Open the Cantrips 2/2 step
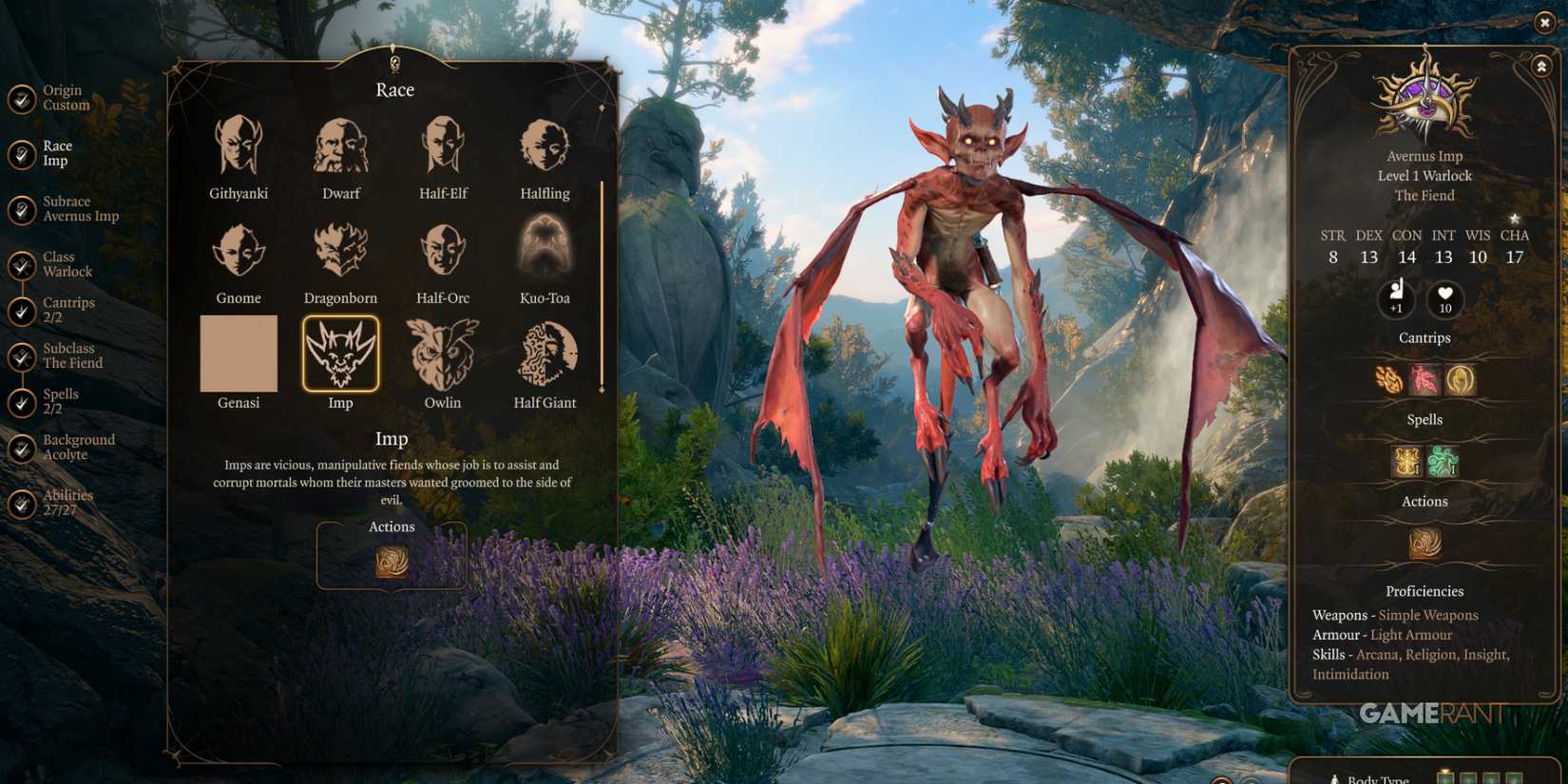Image resolution: width=1568 pixels, height=784 pixels. tap(23, 309)
